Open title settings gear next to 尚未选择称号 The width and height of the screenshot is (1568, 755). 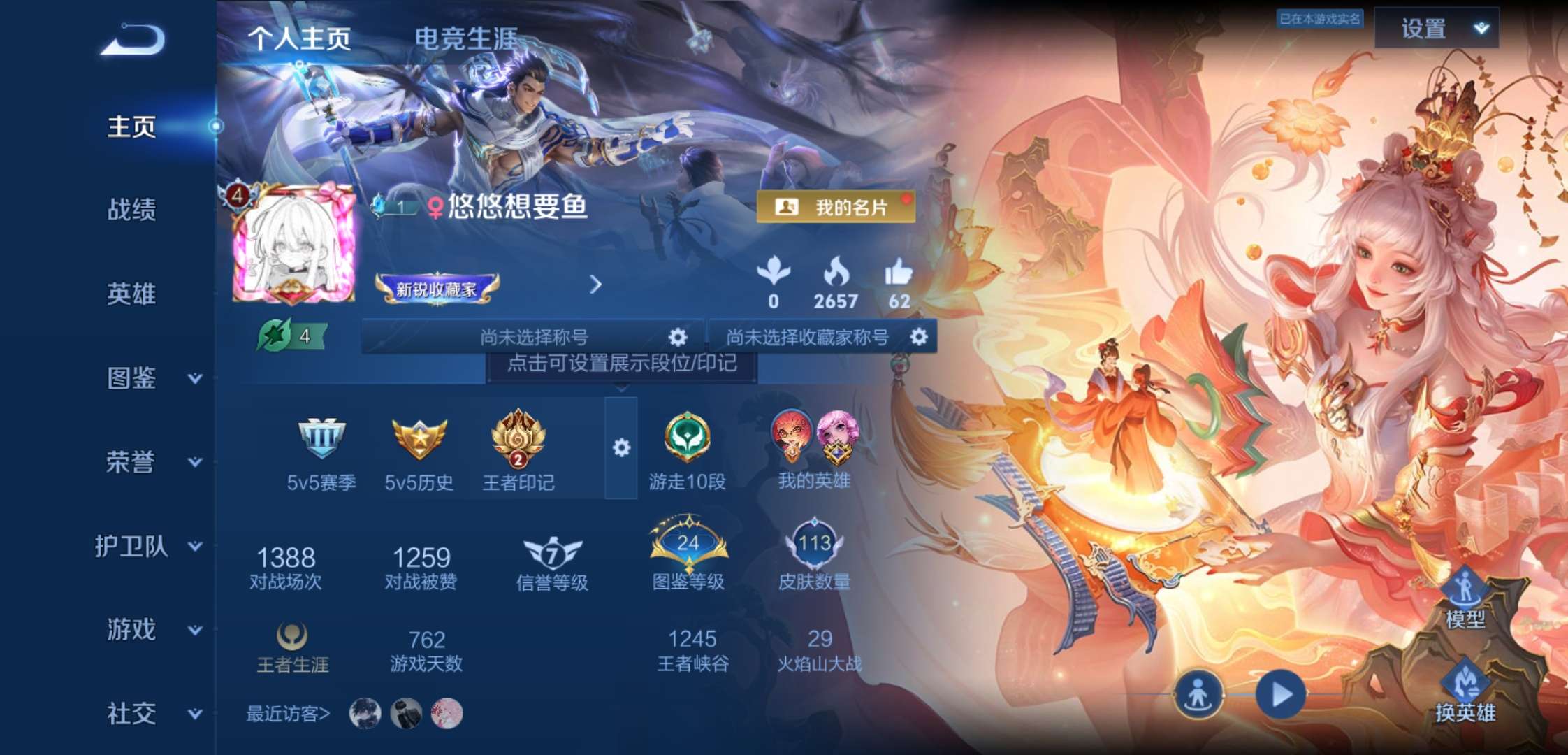point(676,336)
